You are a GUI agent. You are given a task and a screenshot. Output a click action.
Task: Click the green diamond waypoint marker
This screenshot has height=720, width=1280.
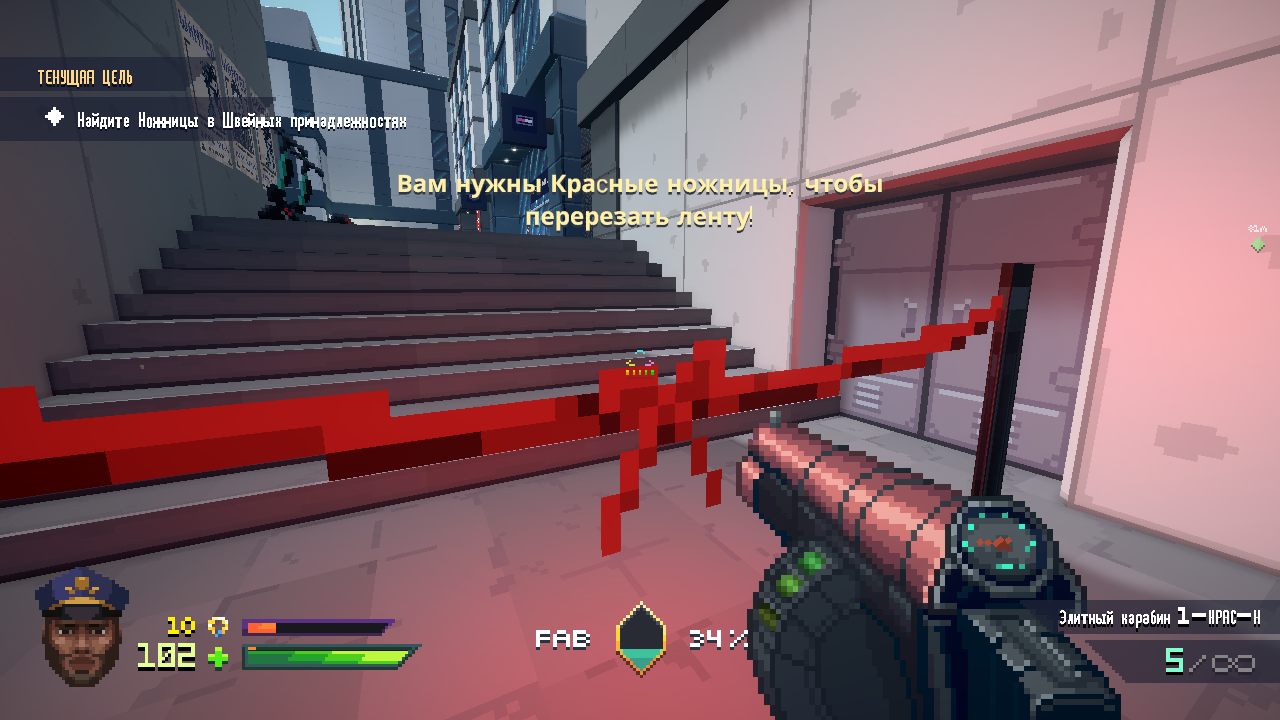point(1258,244)
